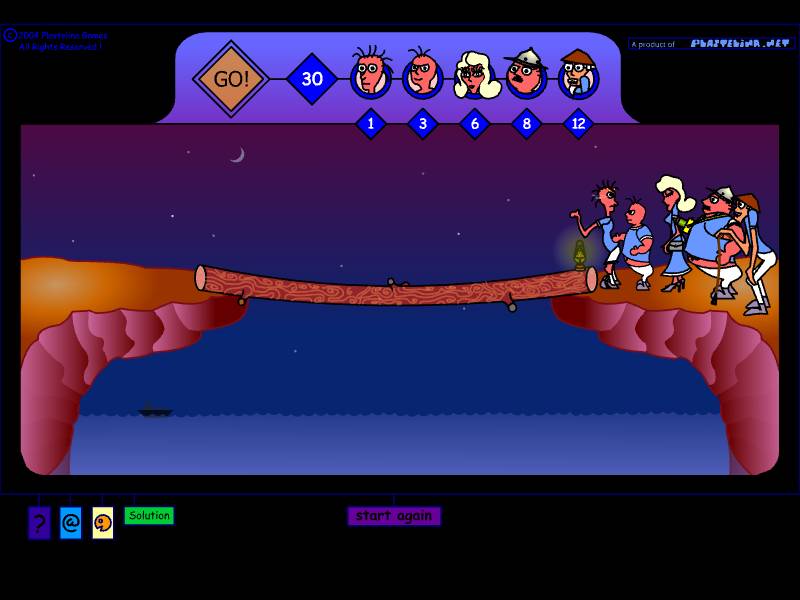Select the 1-minute spiky-haired character portrait
This screenshot has width=800, height=600.
pos(370,74)
